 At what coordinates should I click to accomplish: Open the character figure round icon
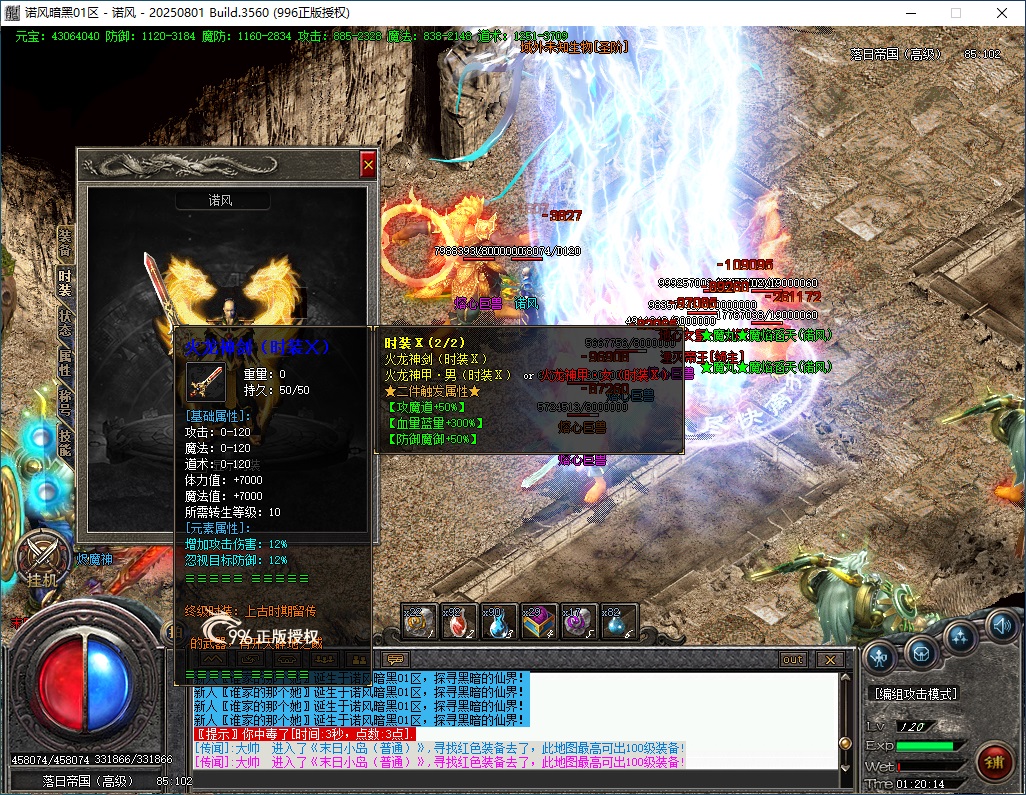pos(880,656)
